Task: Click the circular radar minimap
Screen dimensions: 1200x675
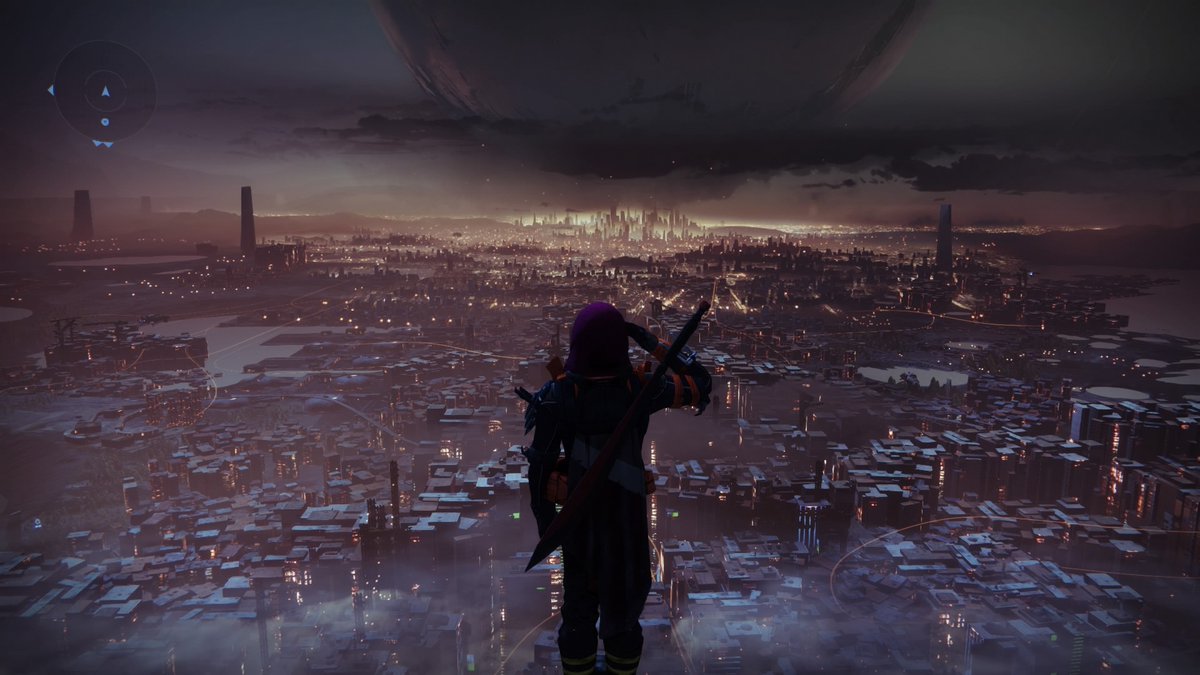Action: [104, 91]
